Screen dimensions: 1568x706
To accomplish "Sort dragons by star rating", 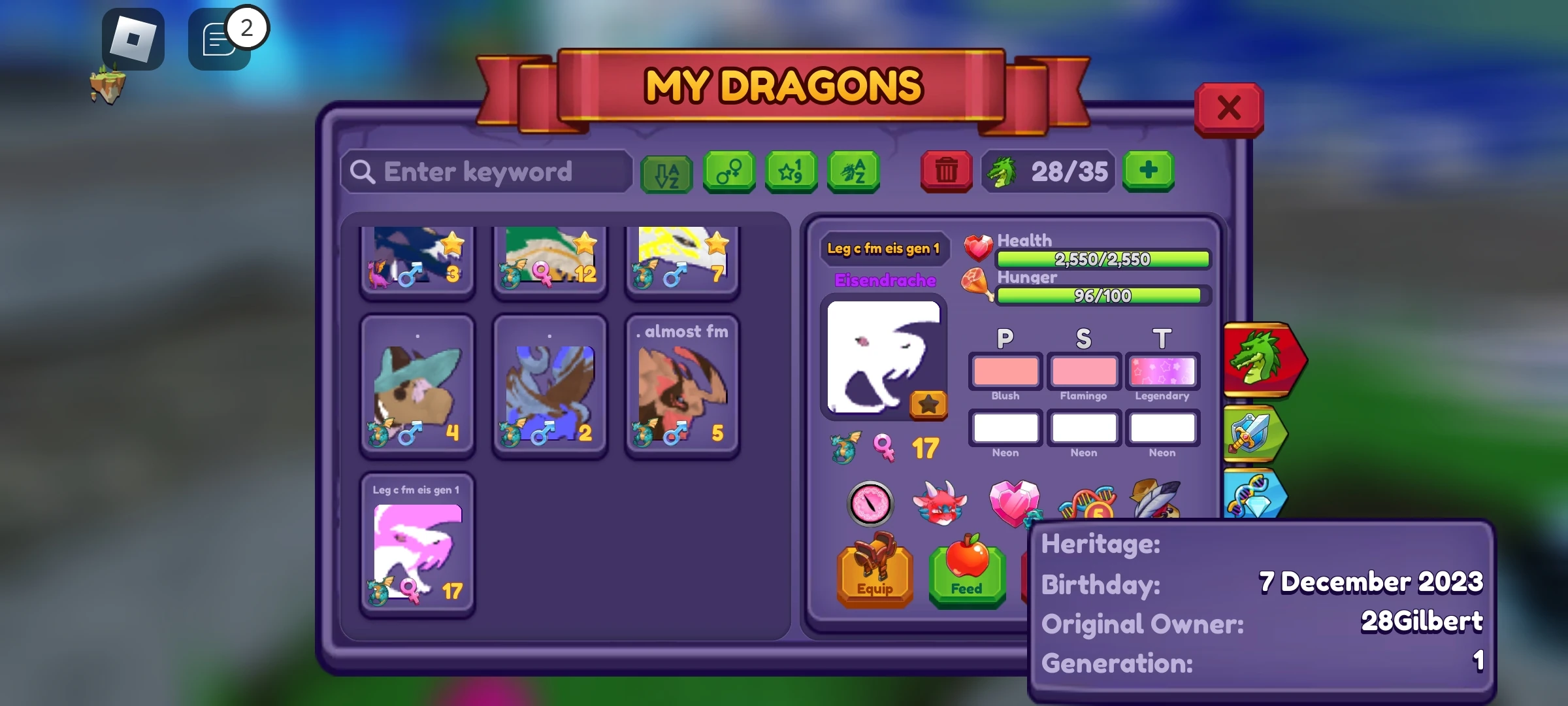I will [x=791, y=172].
